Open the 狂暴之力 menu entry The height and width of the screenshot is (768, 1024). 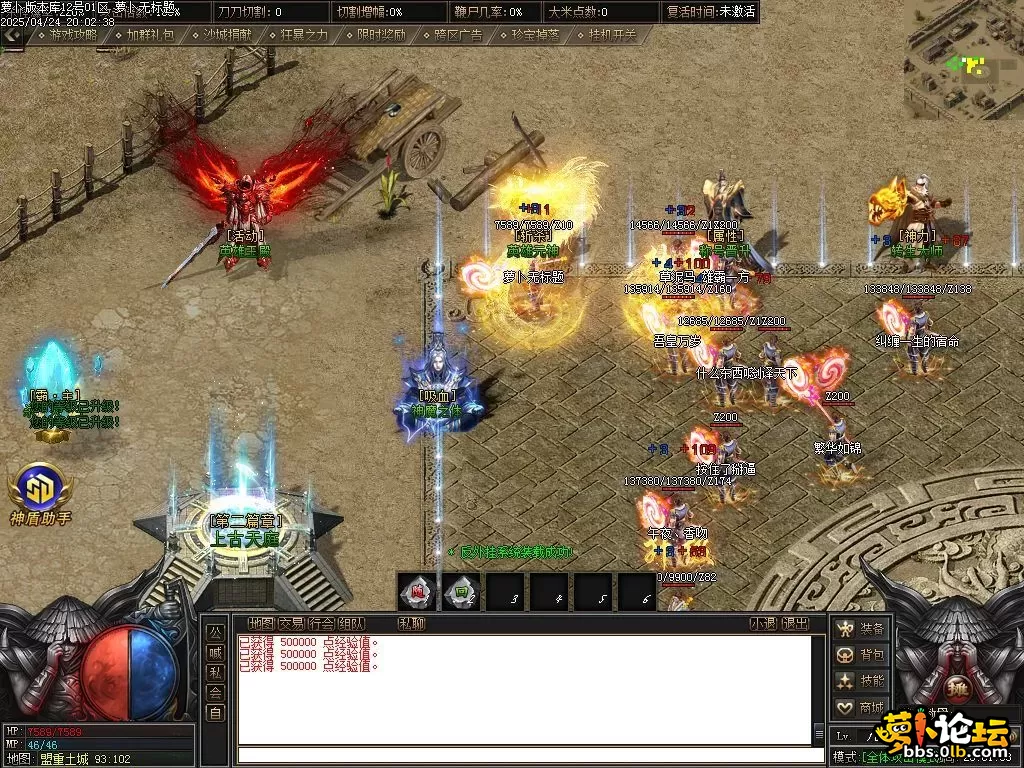(304, 34)
